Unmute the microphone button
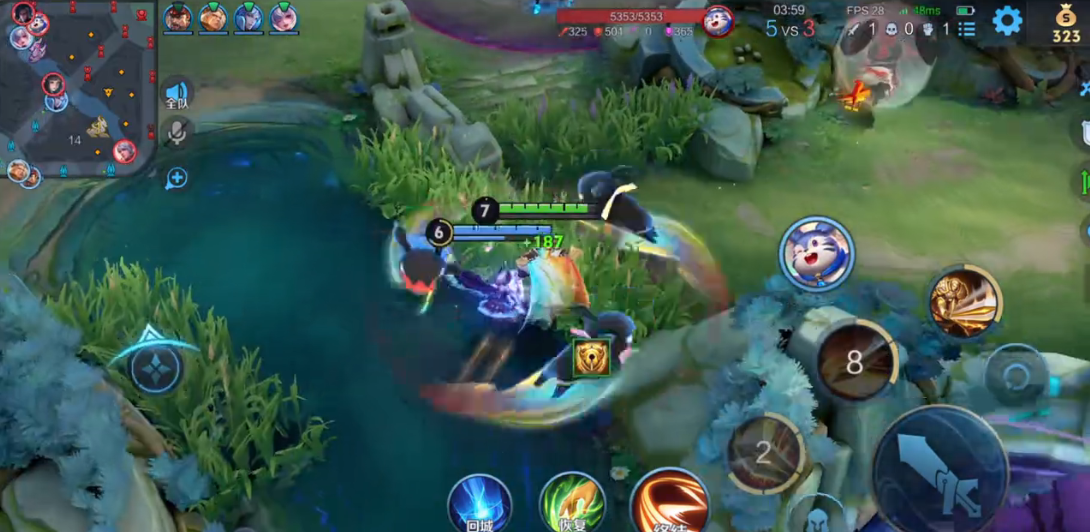This screenshot has width=1090, height=532. click(177, 132)
